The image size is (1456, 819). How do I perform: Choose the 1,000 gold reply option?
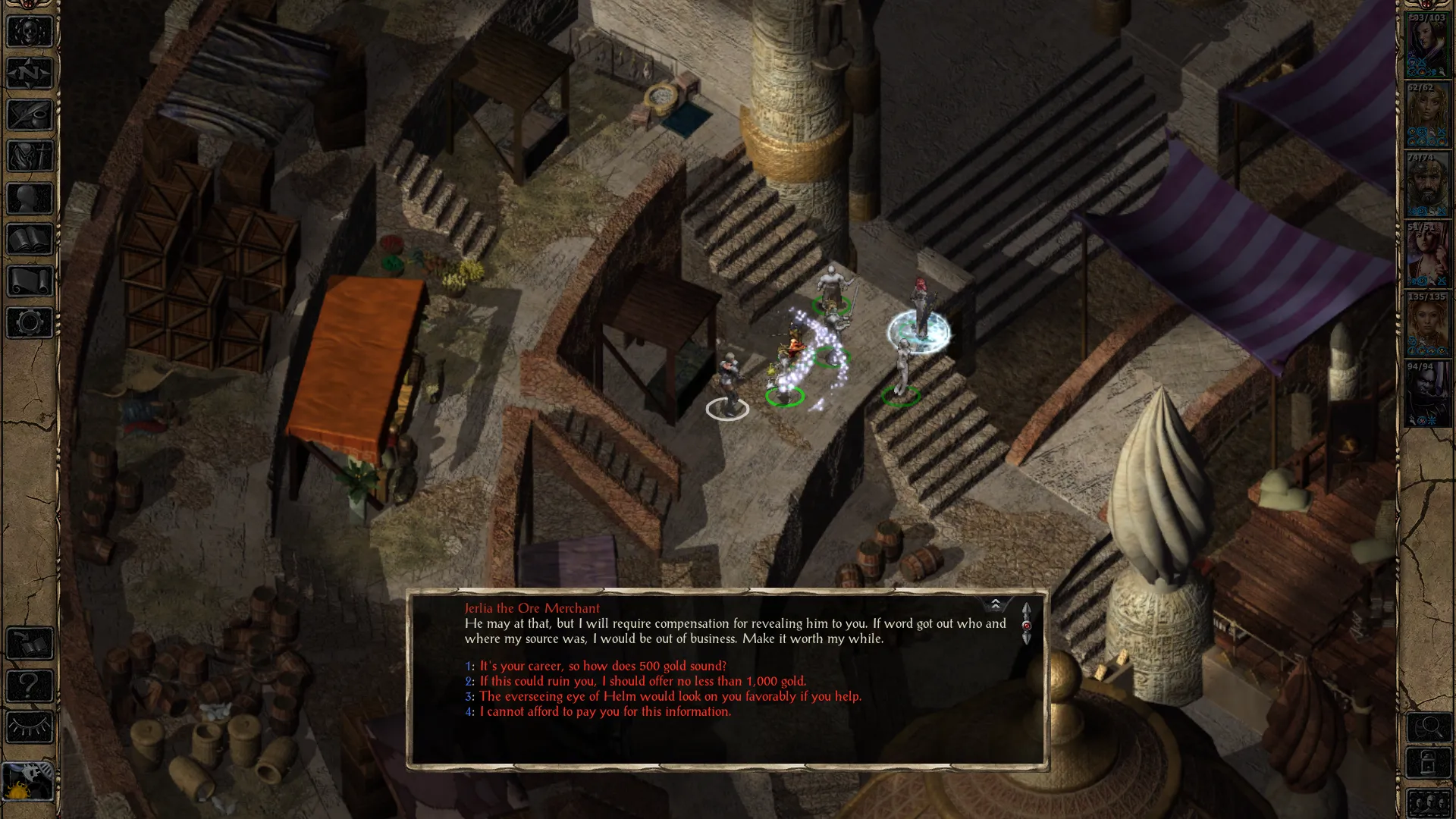pyautogui.click(x=642, y=681)
